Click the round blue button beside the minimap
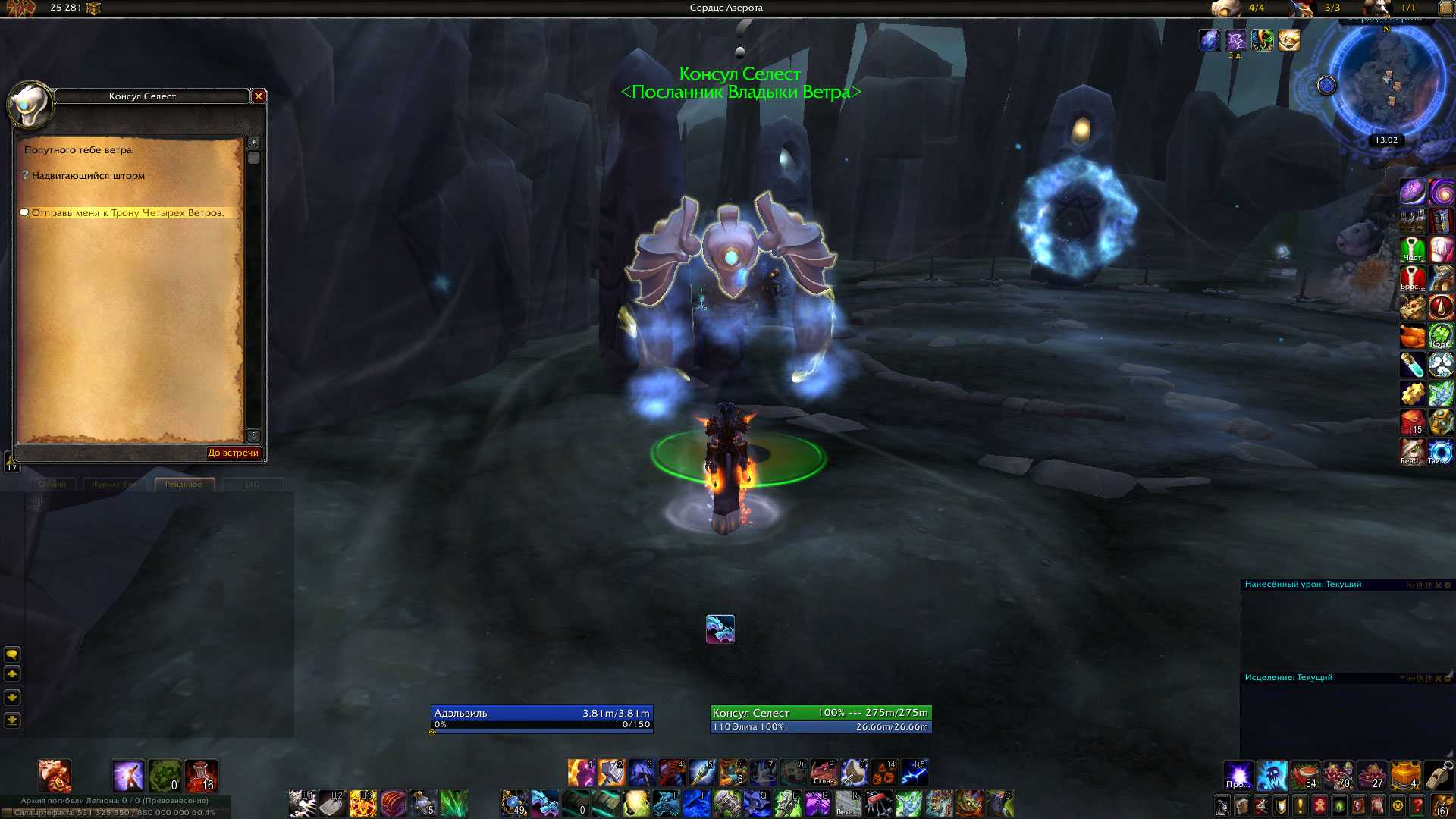1456x819 pixels. 1326,86
